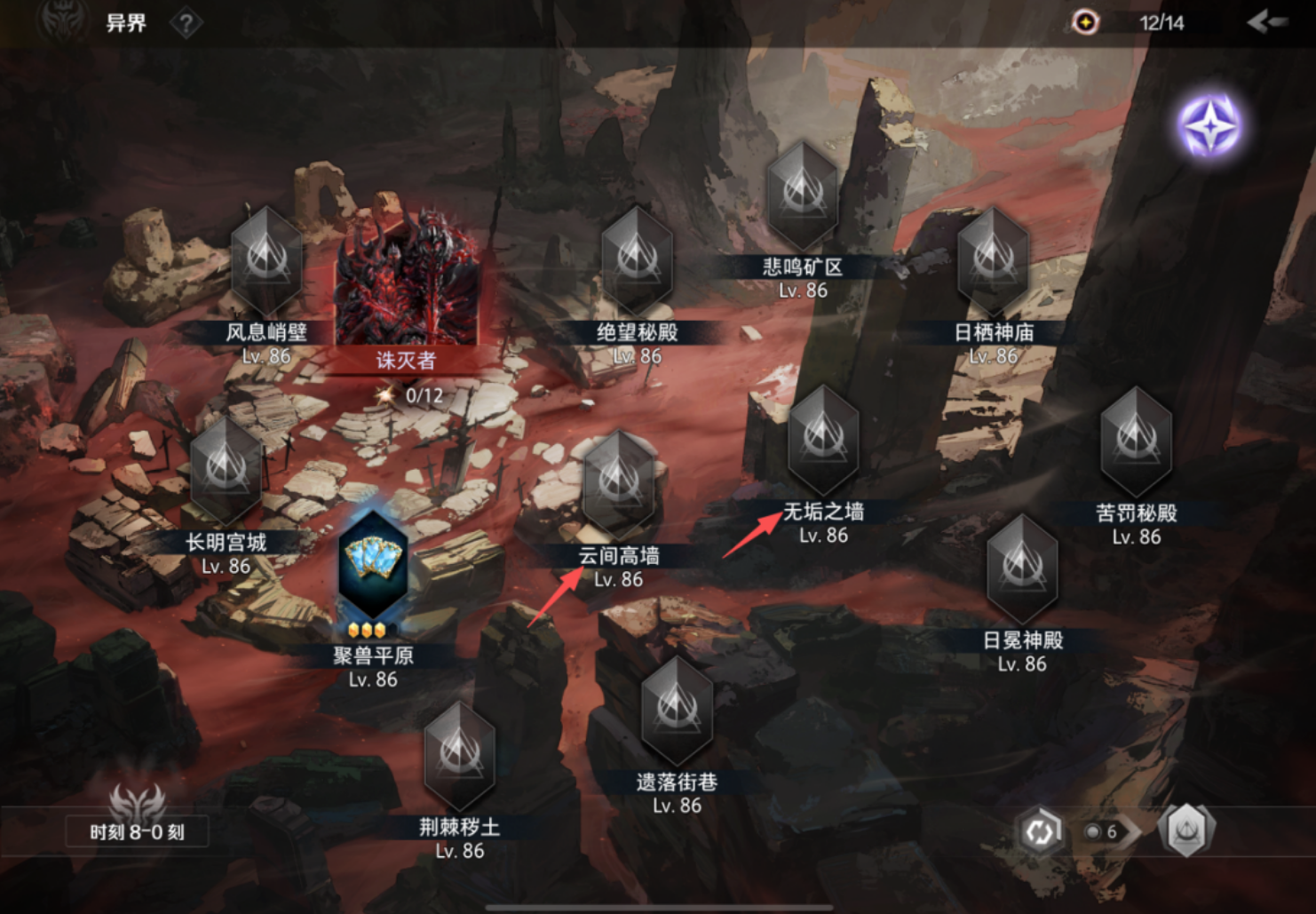Screen dimensions: 1316x914
Task: Open the help question mark near 异界 title
Action: coord(185,24)
